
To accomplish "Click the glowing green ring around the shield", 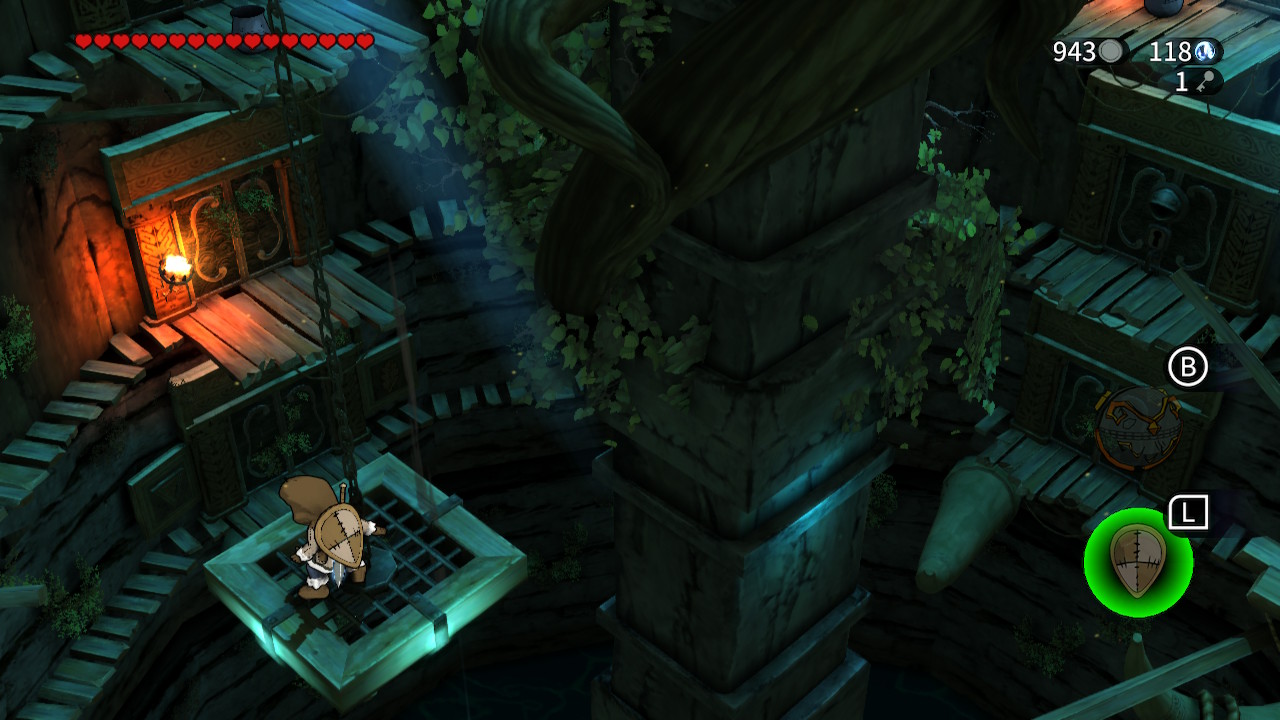I will click(x=1098, y=600).
